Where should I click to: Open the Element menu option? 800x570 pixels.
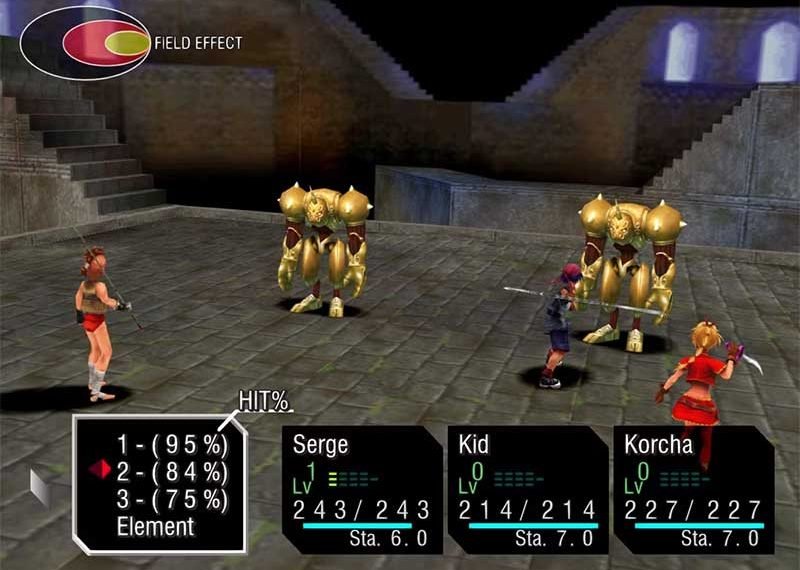pos(155,525)
